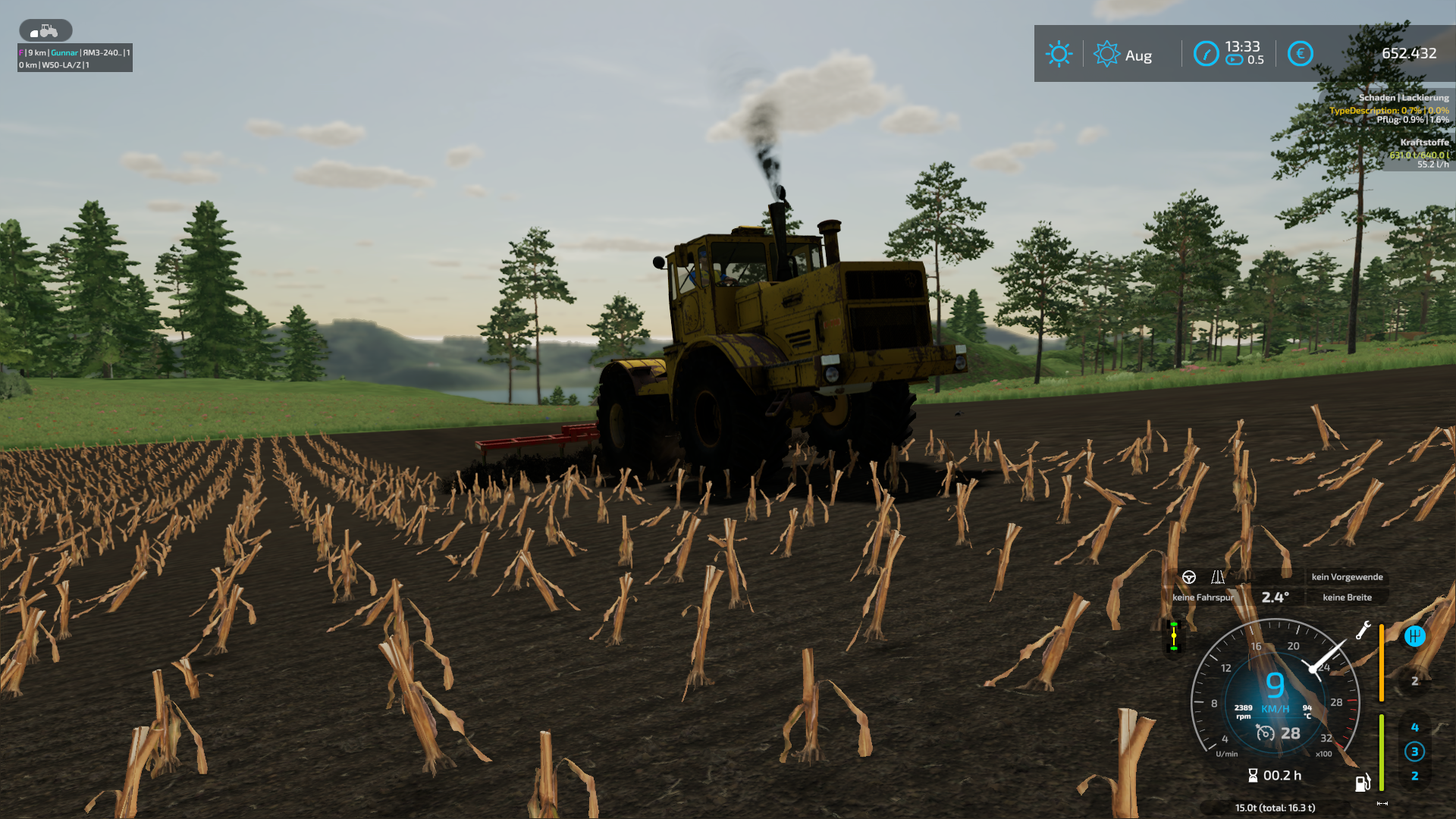Click the fuel pump icon
This screenshot has height=819, width=1456.
point(1363,782)
